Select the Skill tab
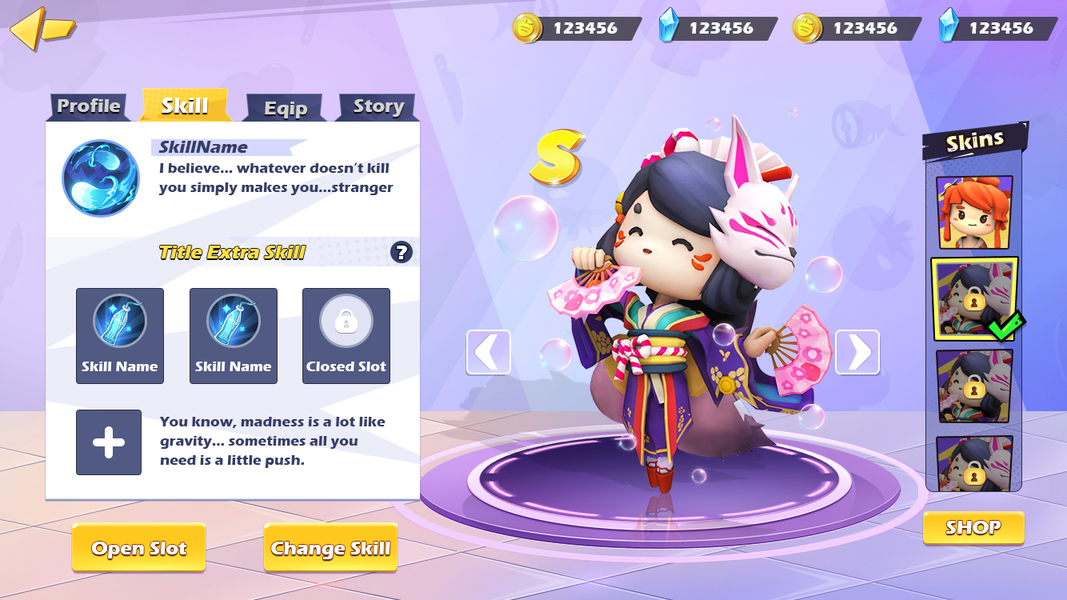 [x=185, y=105]
